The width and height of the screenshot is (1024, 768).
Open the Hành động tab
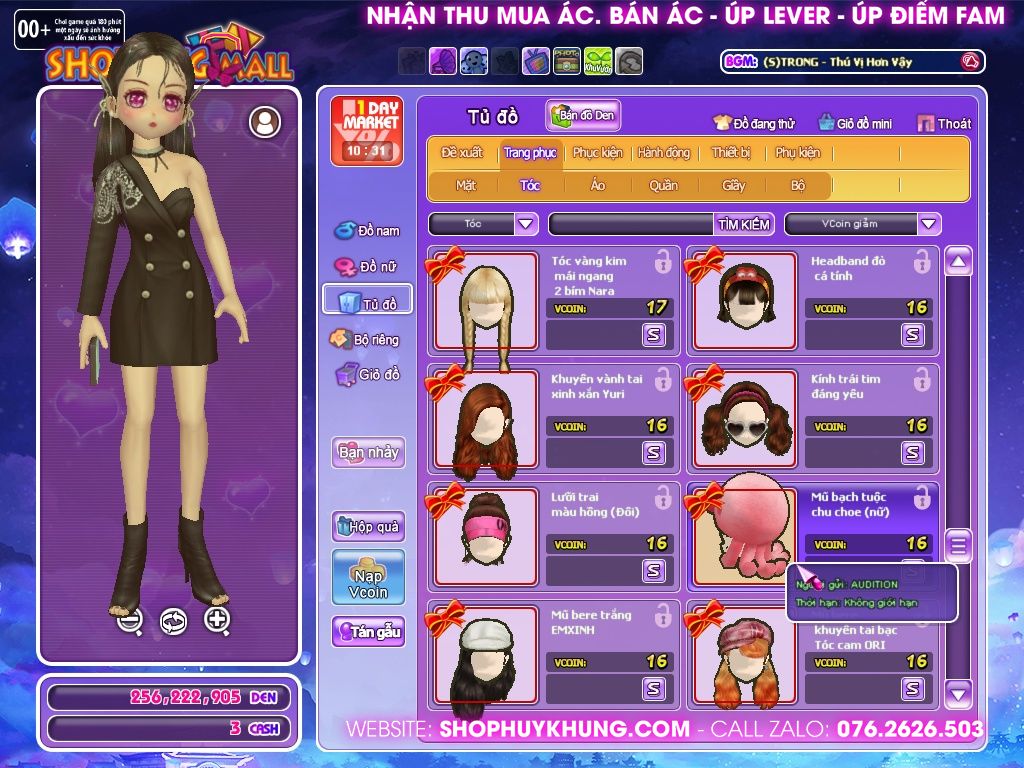coord(663,153)
